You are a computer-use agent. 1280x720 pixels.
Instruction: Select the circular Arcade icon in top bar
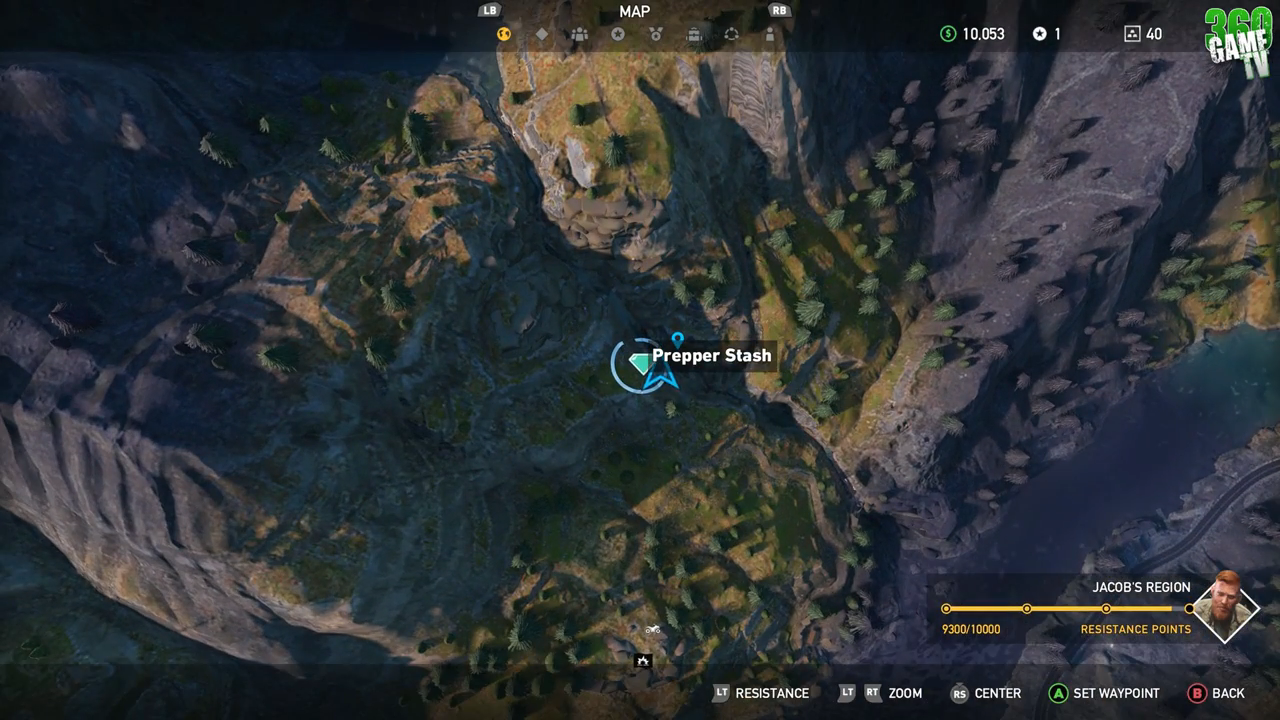pos(732,34)
